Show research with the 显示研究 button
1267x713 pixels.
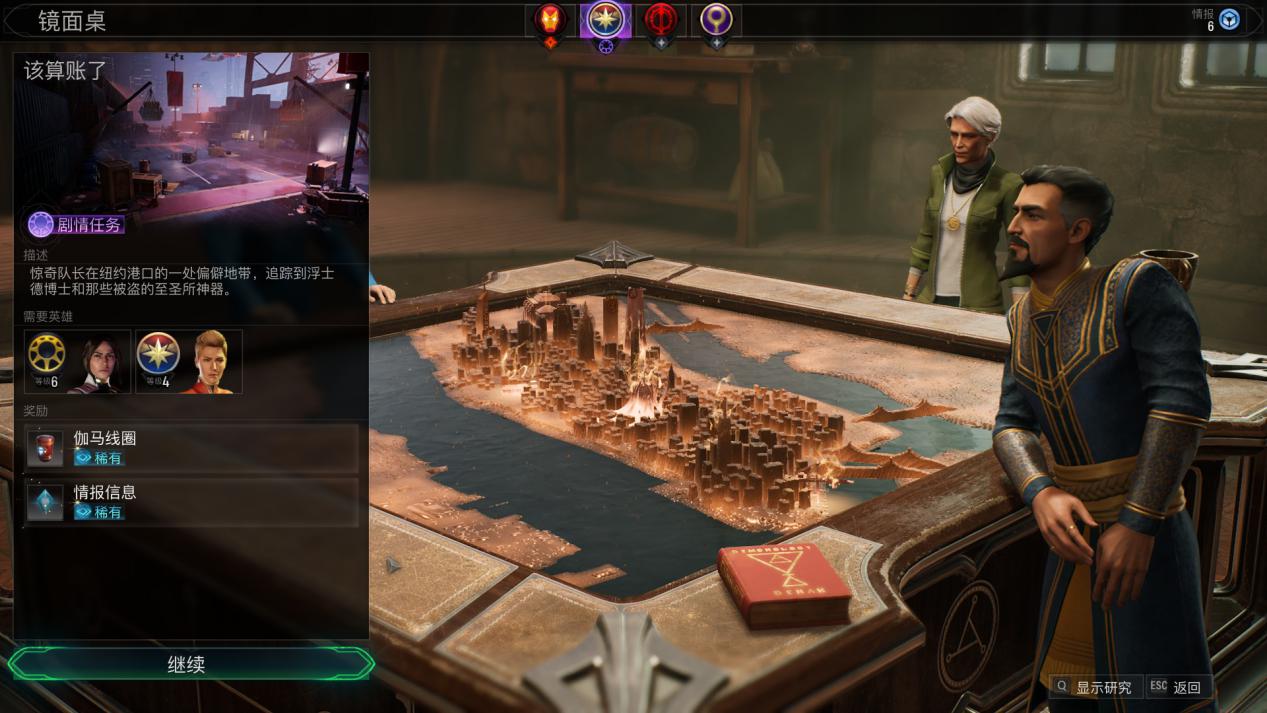(x=1094, y=687)
